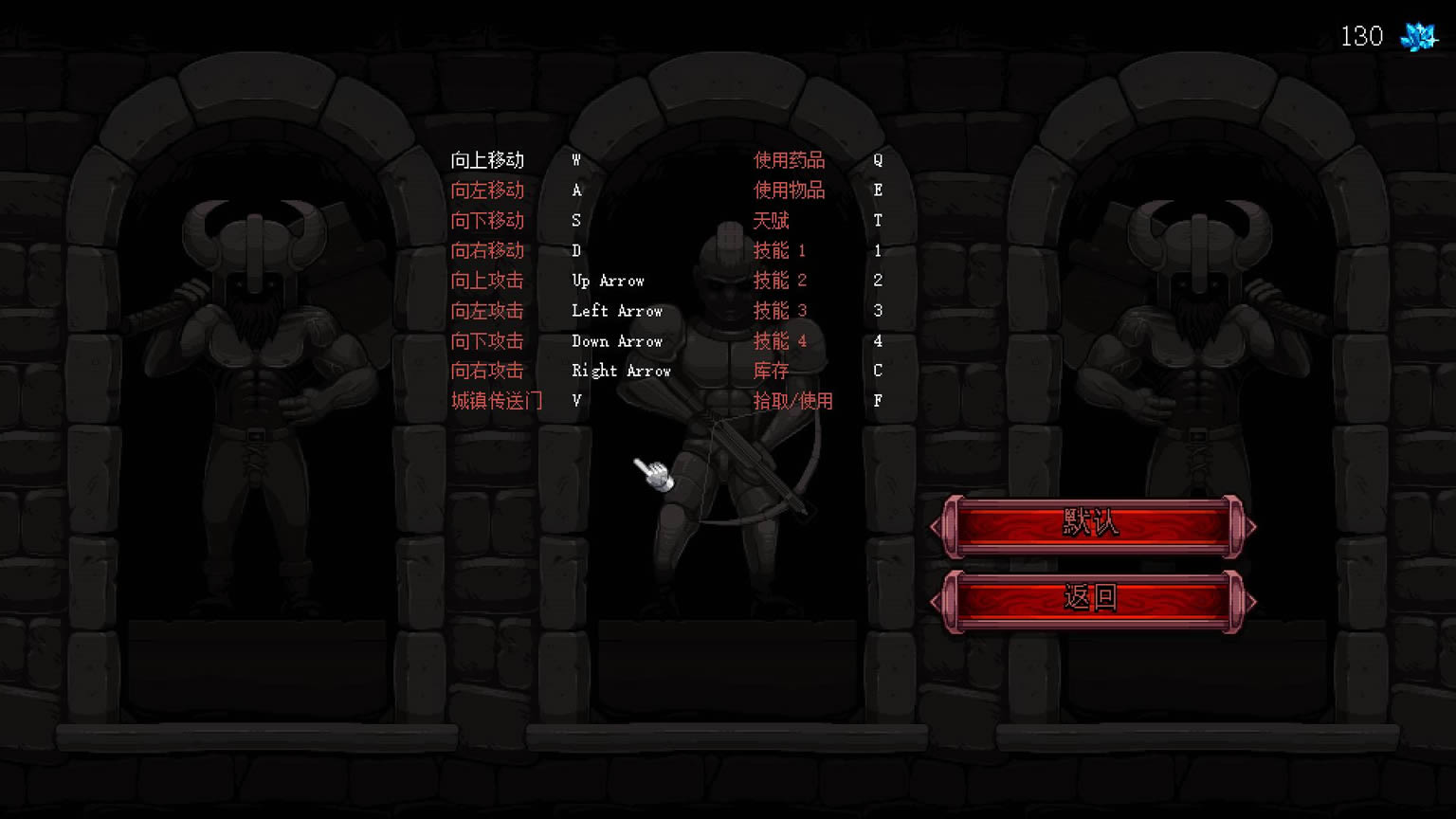
Task: Rebind the 库存 inventory control
Action: 772,371
